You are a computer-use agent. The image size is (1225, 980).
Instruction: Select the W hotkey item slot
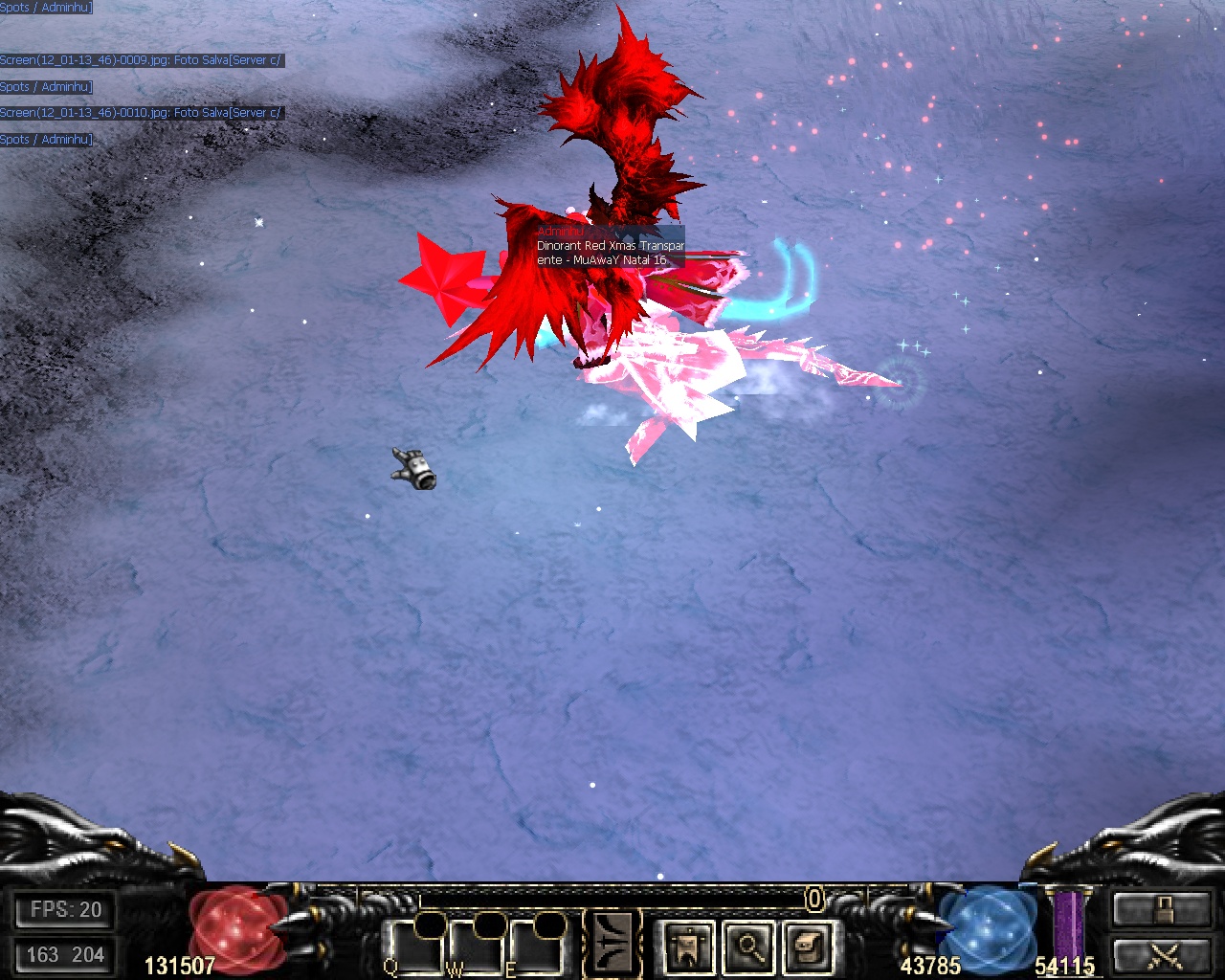[x=477, y=947]
